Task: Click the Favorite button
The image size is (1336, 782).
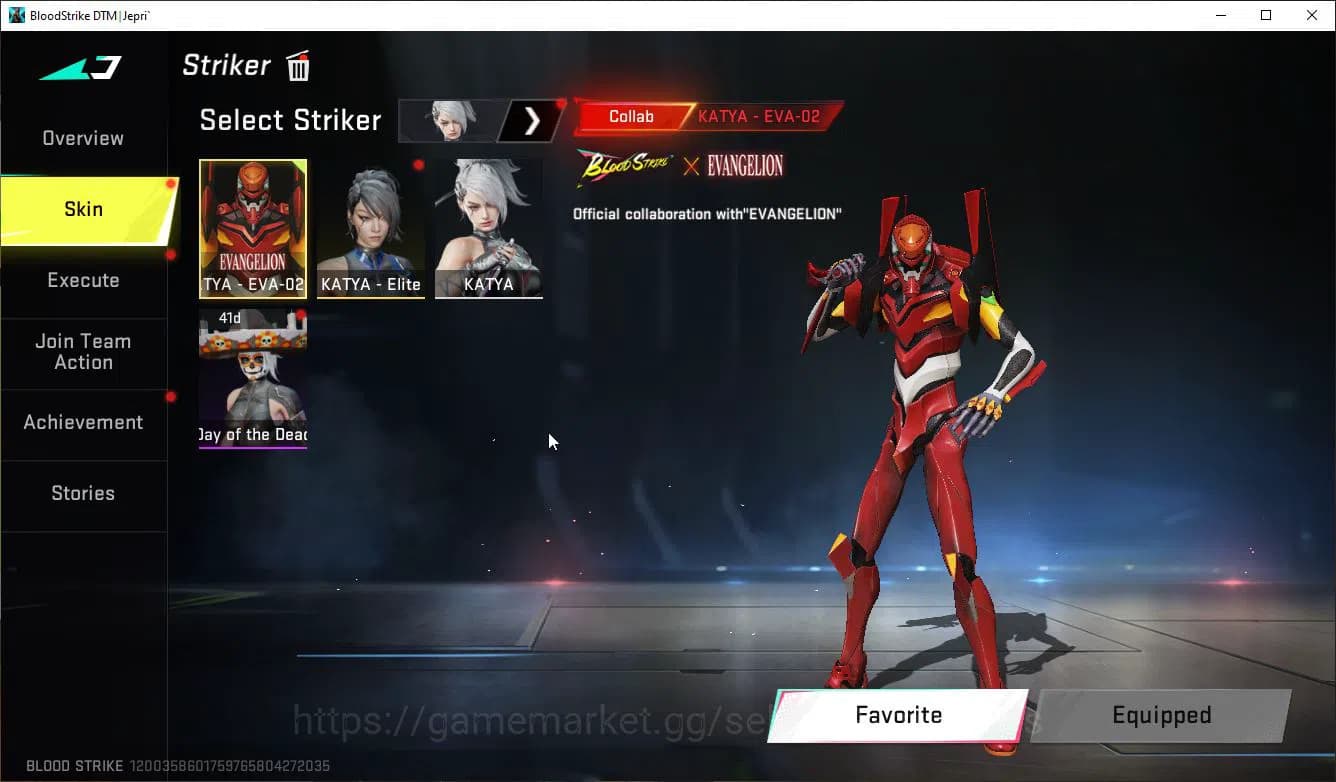Action: click(x=898, y=716)
